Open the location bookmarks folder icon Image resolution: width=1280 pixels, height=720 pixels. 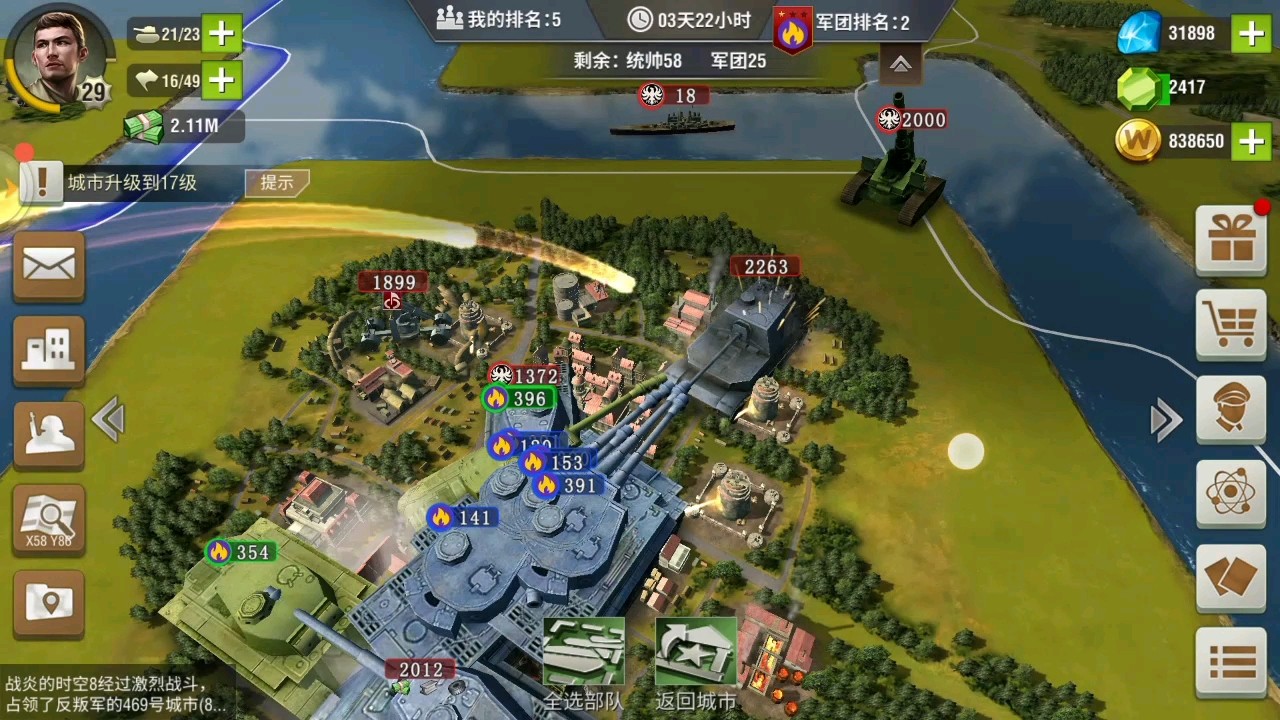[x=48, y=602]
